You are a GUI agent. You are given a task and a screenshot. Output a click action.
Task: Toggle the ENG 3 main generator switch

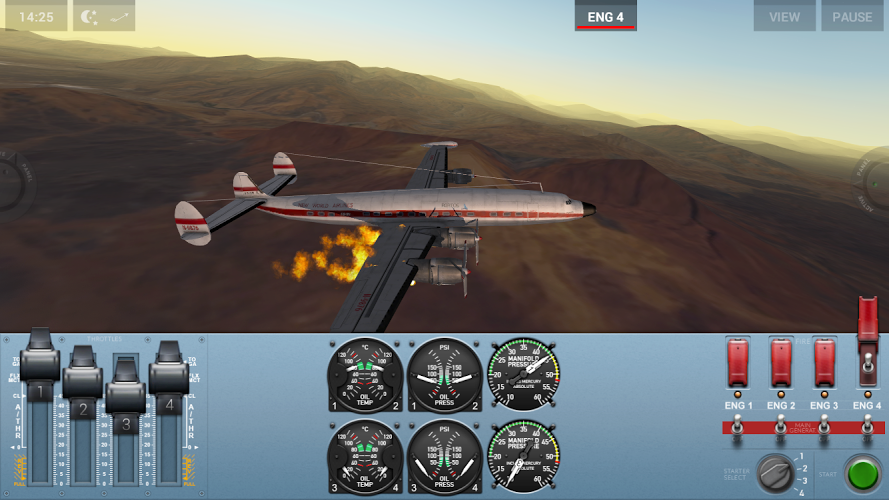point(824,428)
